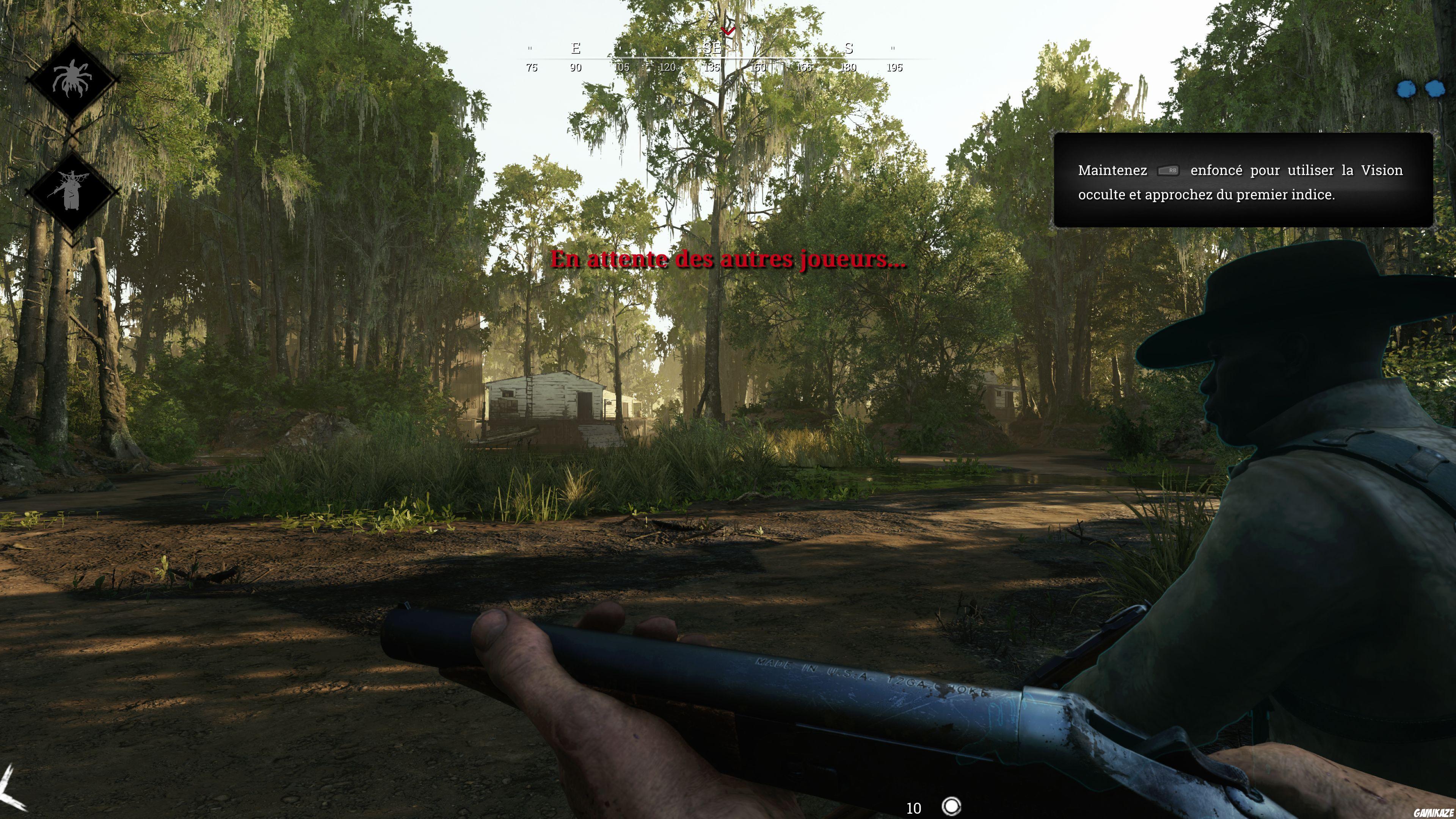Click the RB controller button icon in tooltip
Viewport: 1456px width, 819px height.
[1170, 171]
